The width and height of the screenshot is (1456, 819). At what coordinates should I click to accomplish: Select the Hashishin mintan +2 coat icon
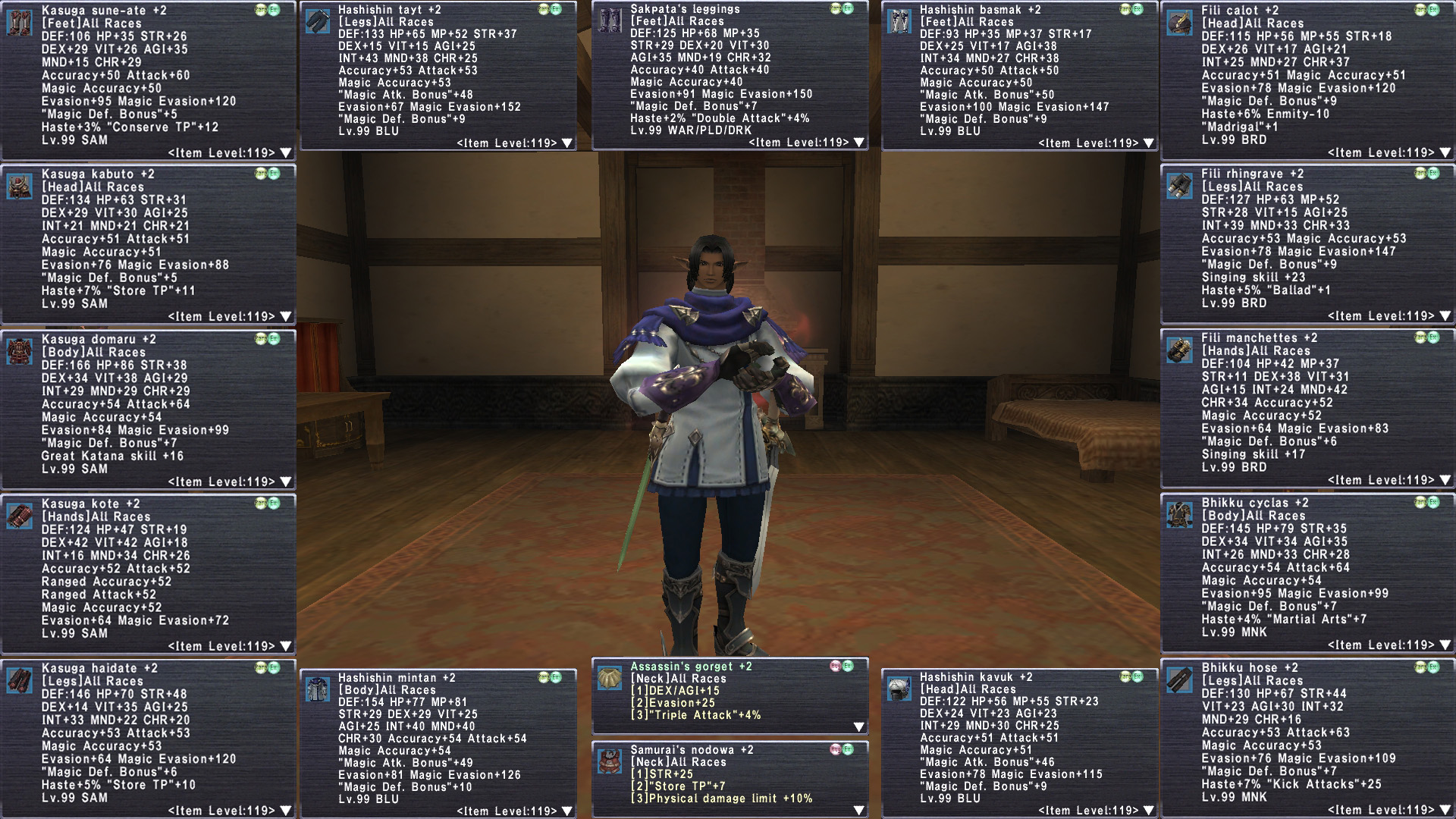click(317, 690)
